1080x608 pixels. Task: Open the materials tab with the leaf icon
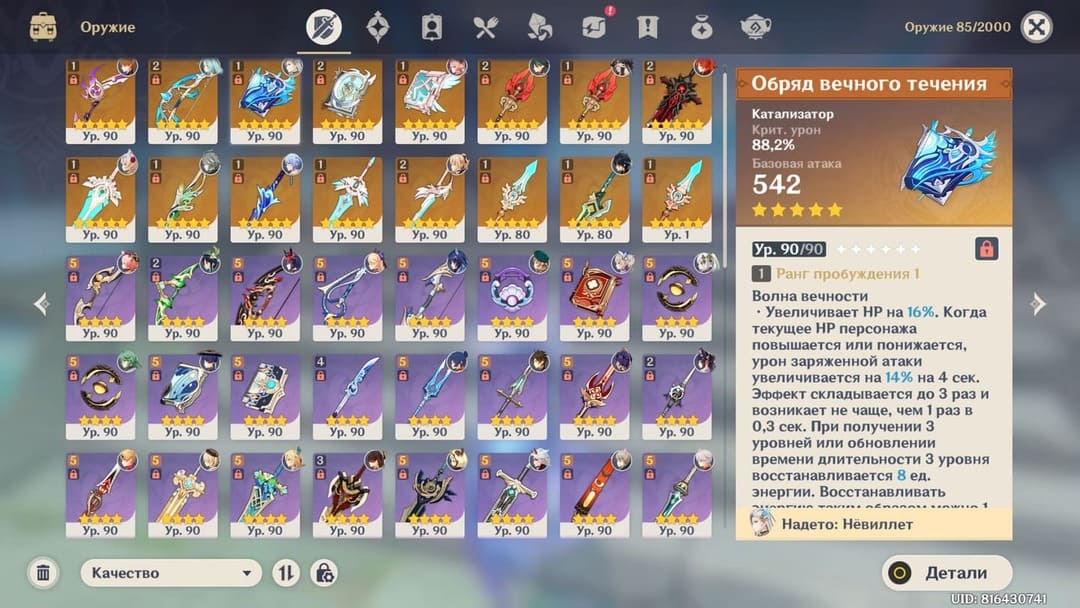click(x=539, y=27)
